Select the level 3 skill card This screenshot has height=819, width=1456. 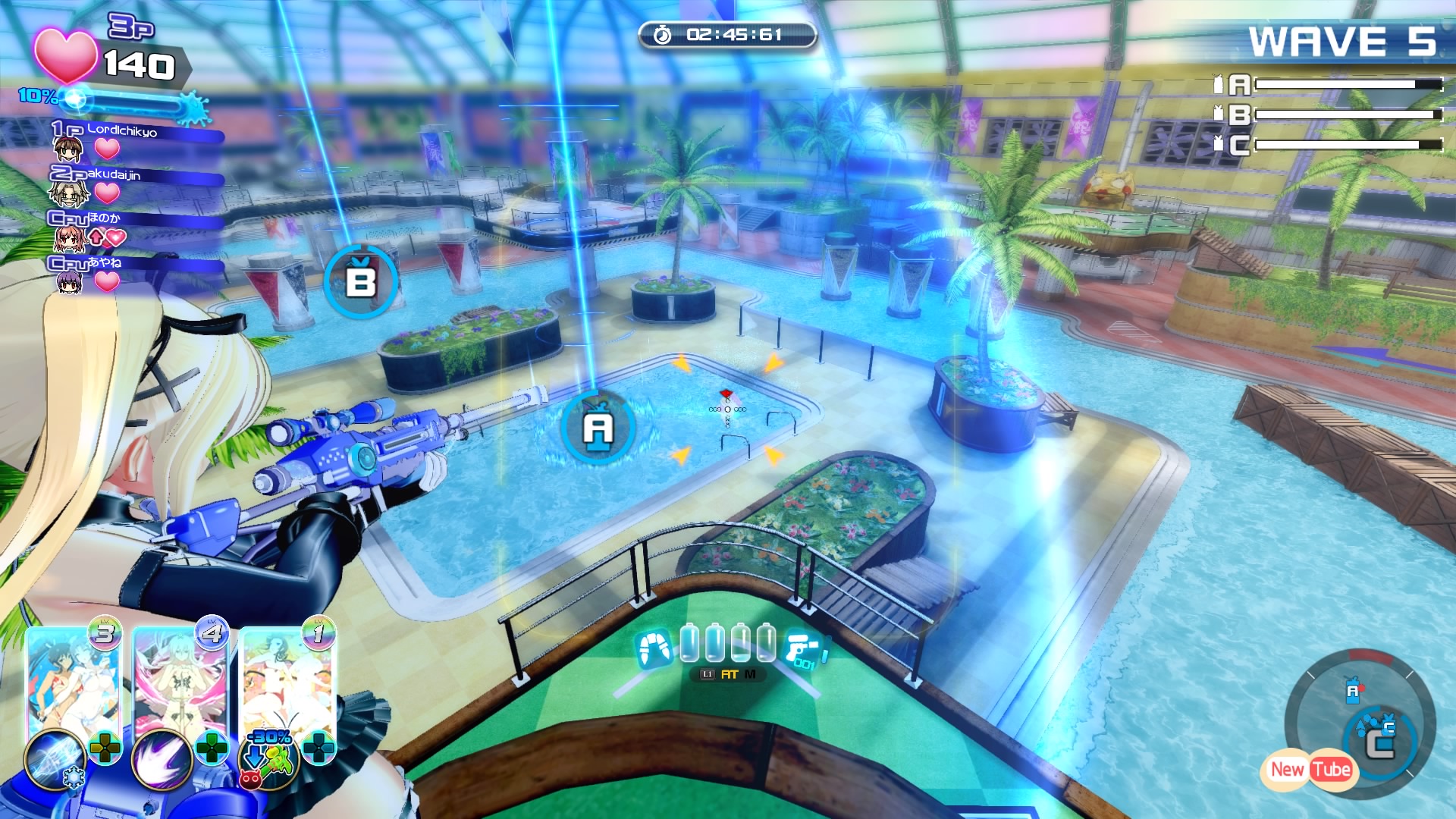pos(72,682)
